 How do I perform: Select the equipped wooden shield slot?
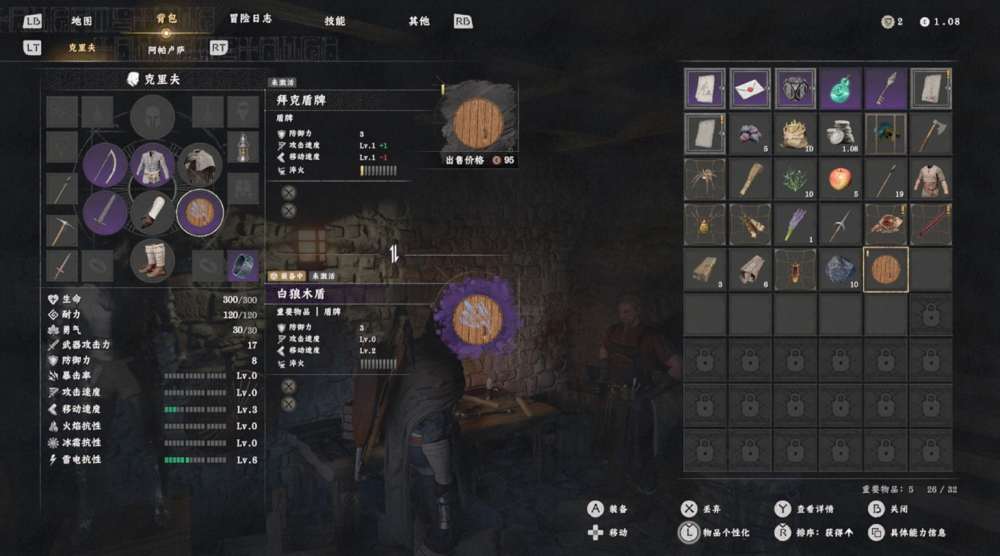point(200,212)
